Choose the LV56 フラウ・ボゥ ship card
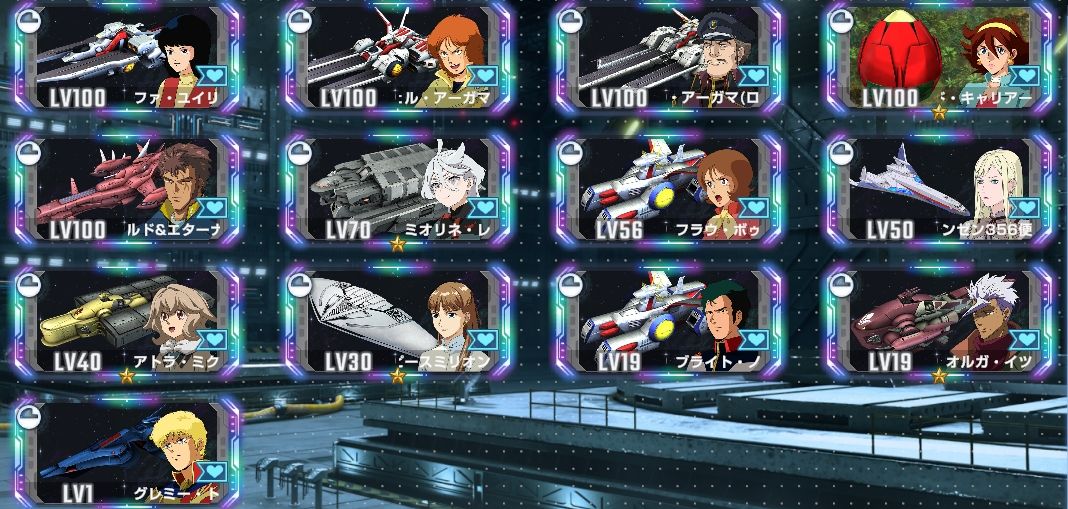Image resolution: width=1068 pixels, height=509 pixels. click(668, 188)
